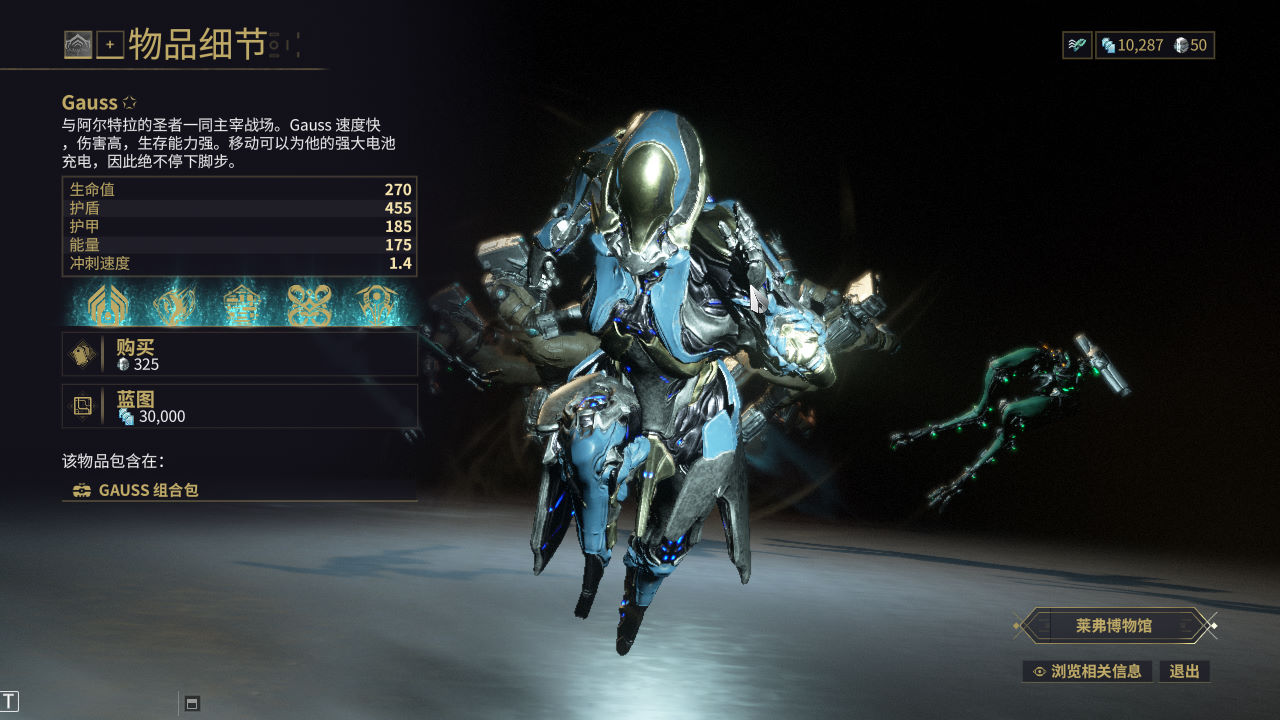This screenshot has width=1280, height=720.
Task: Toggle the favorite star beside Gauss
Action: [129, 103]
